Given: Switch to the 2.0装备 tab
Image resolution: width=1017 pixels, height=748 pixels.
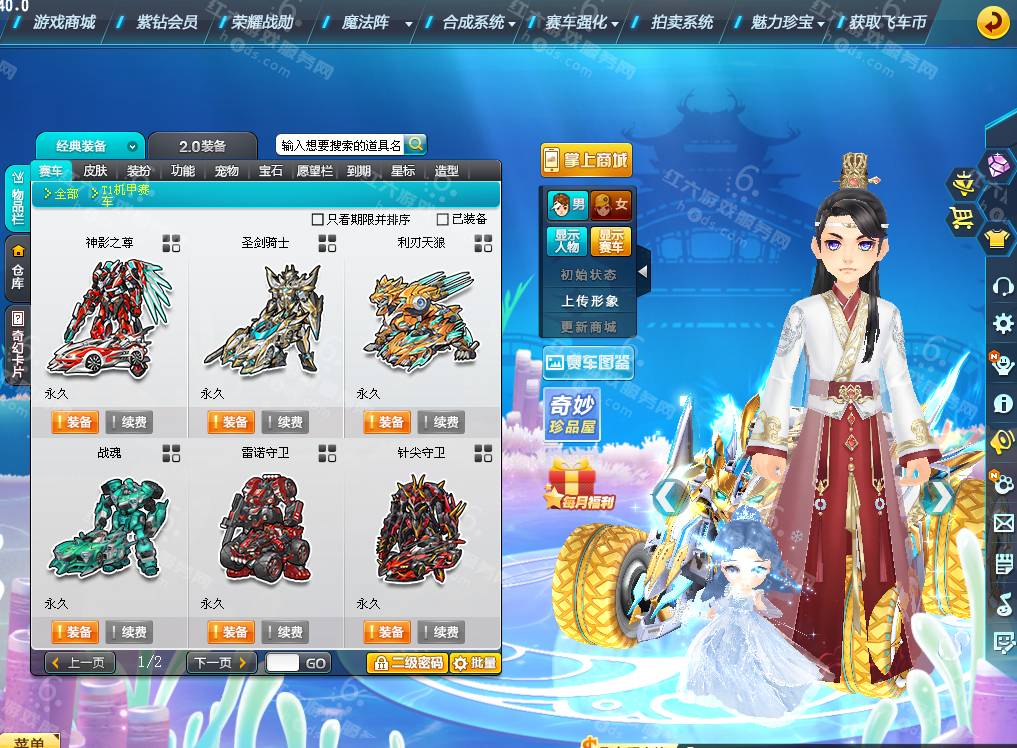Looking at the screenshot, I should point(203,146).
